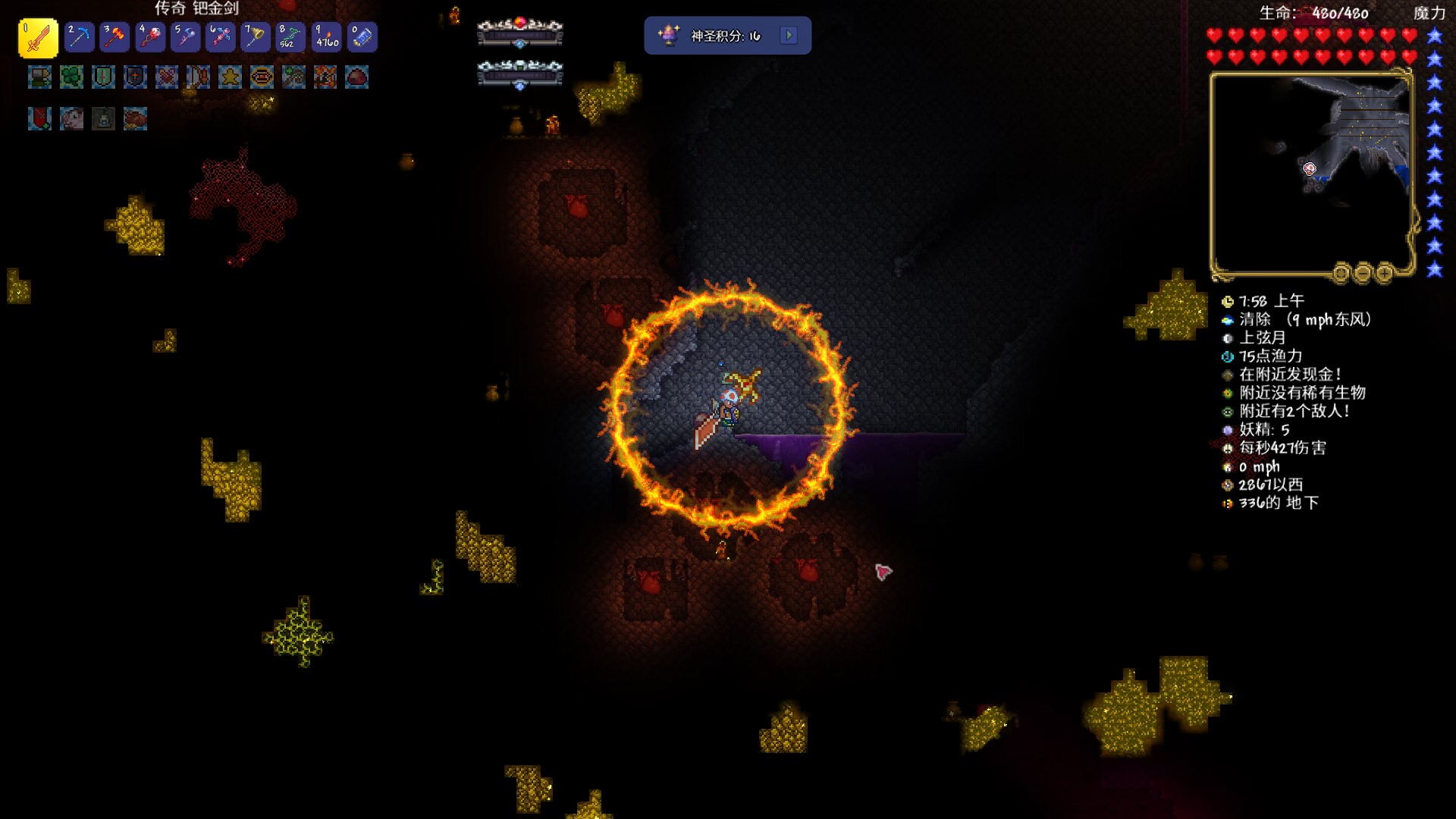Click the pig pet buff icon
Screen dimensions: 1456x819
point(71,118)
